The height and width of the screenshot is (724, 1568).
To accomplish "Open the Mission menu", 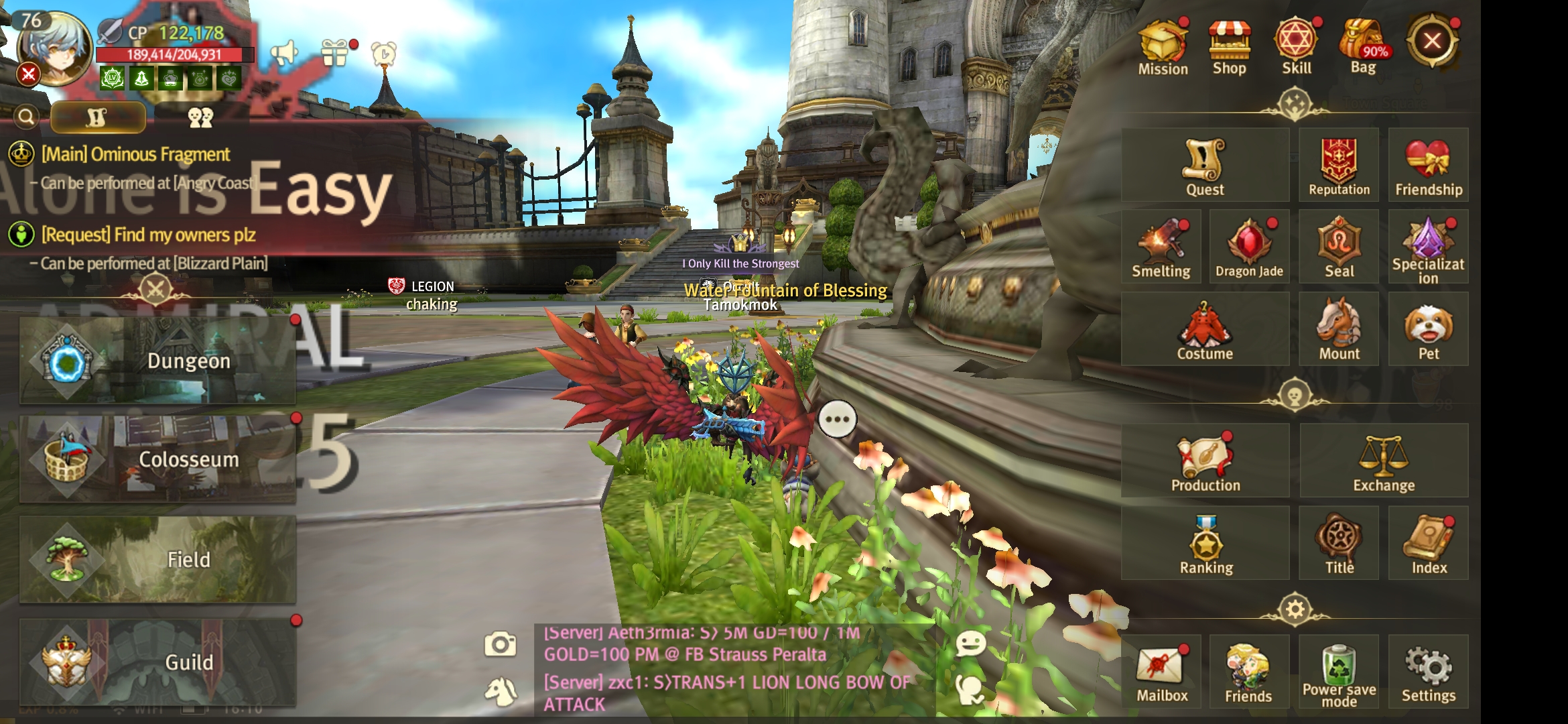I will pyautogui.click(x=1163, y=47).
